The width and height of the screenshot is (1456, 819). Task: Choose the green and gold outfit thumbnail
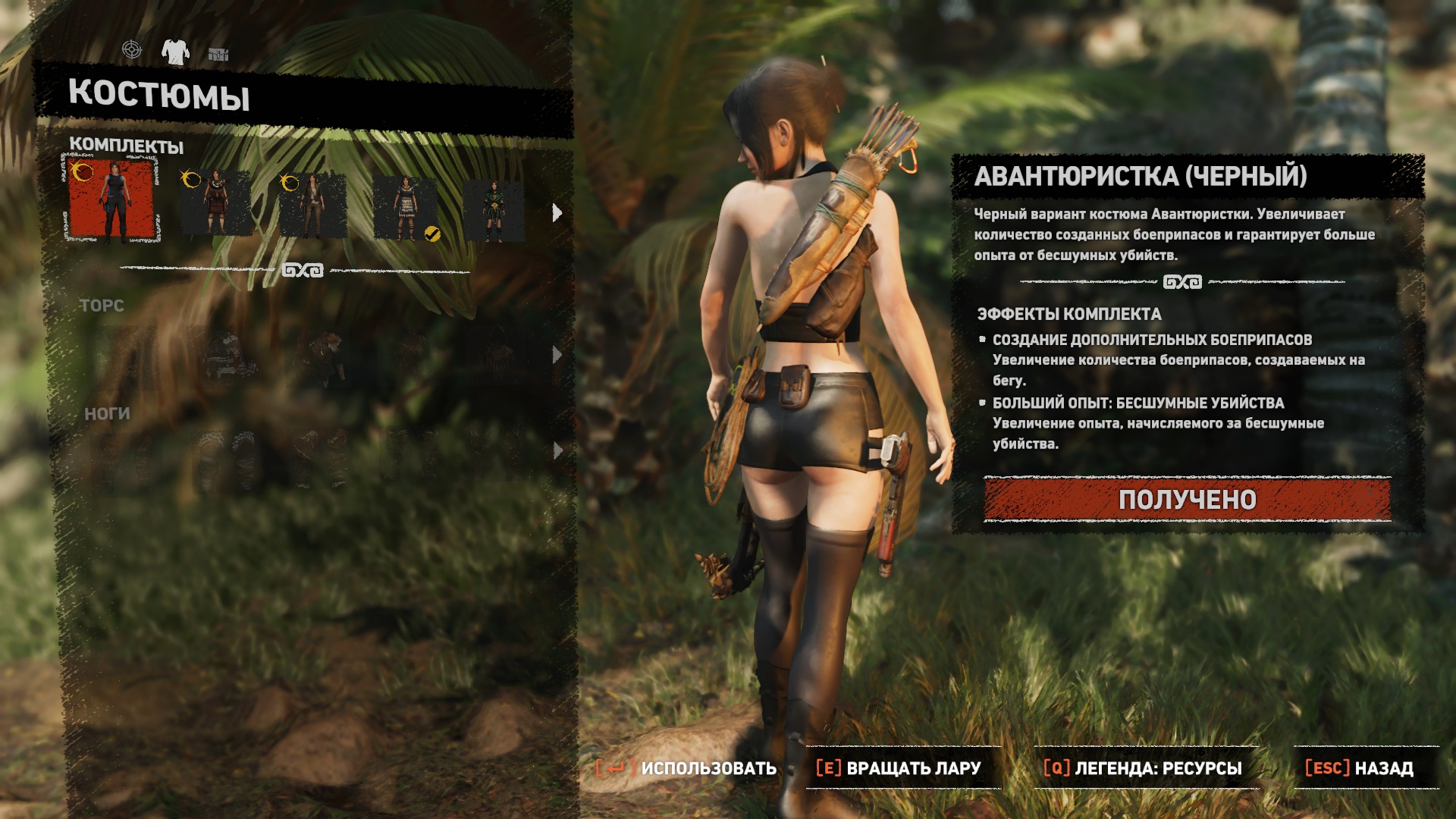coord(494,211)
